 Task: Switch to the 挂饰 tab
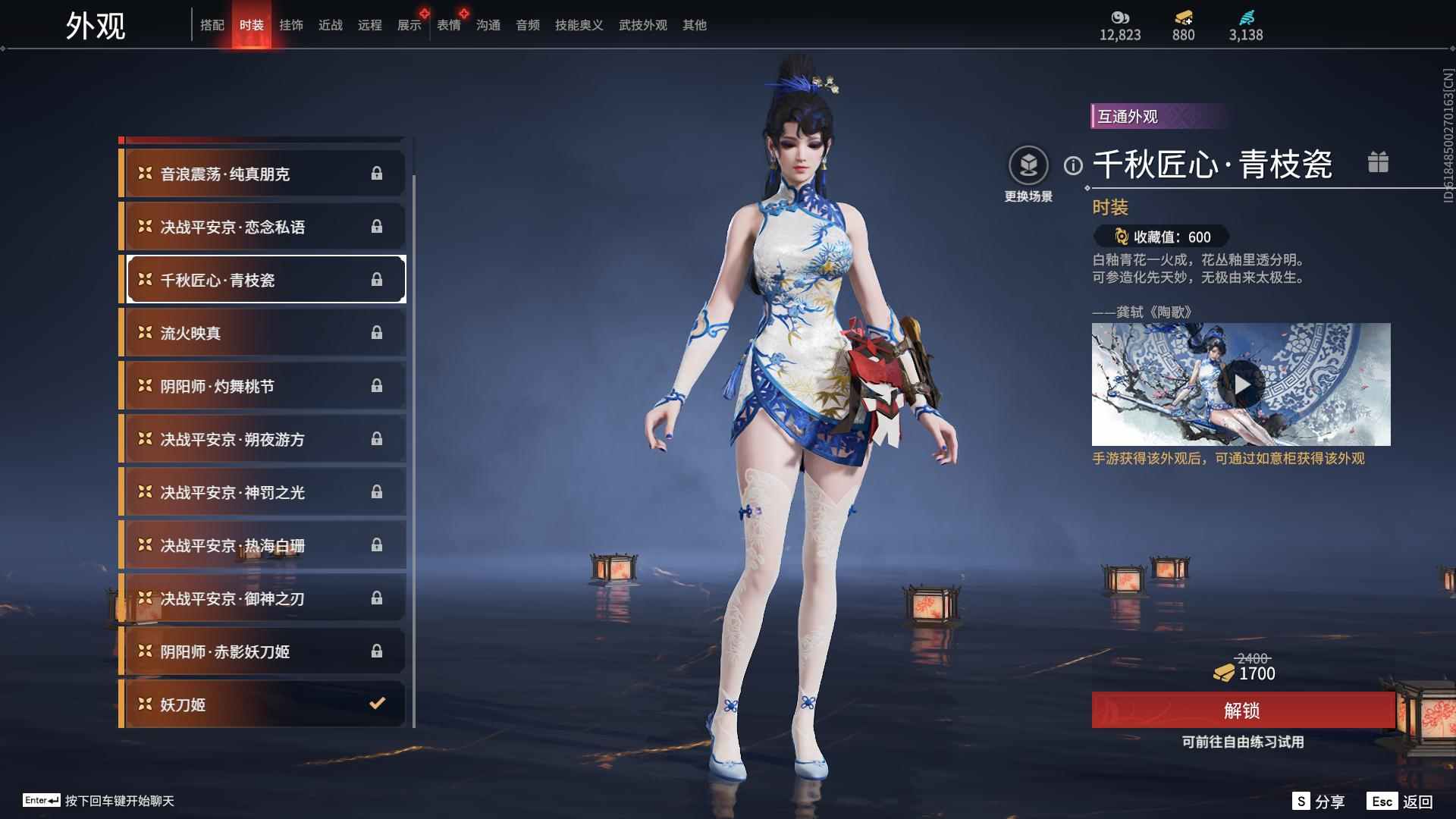click(292, 25)
